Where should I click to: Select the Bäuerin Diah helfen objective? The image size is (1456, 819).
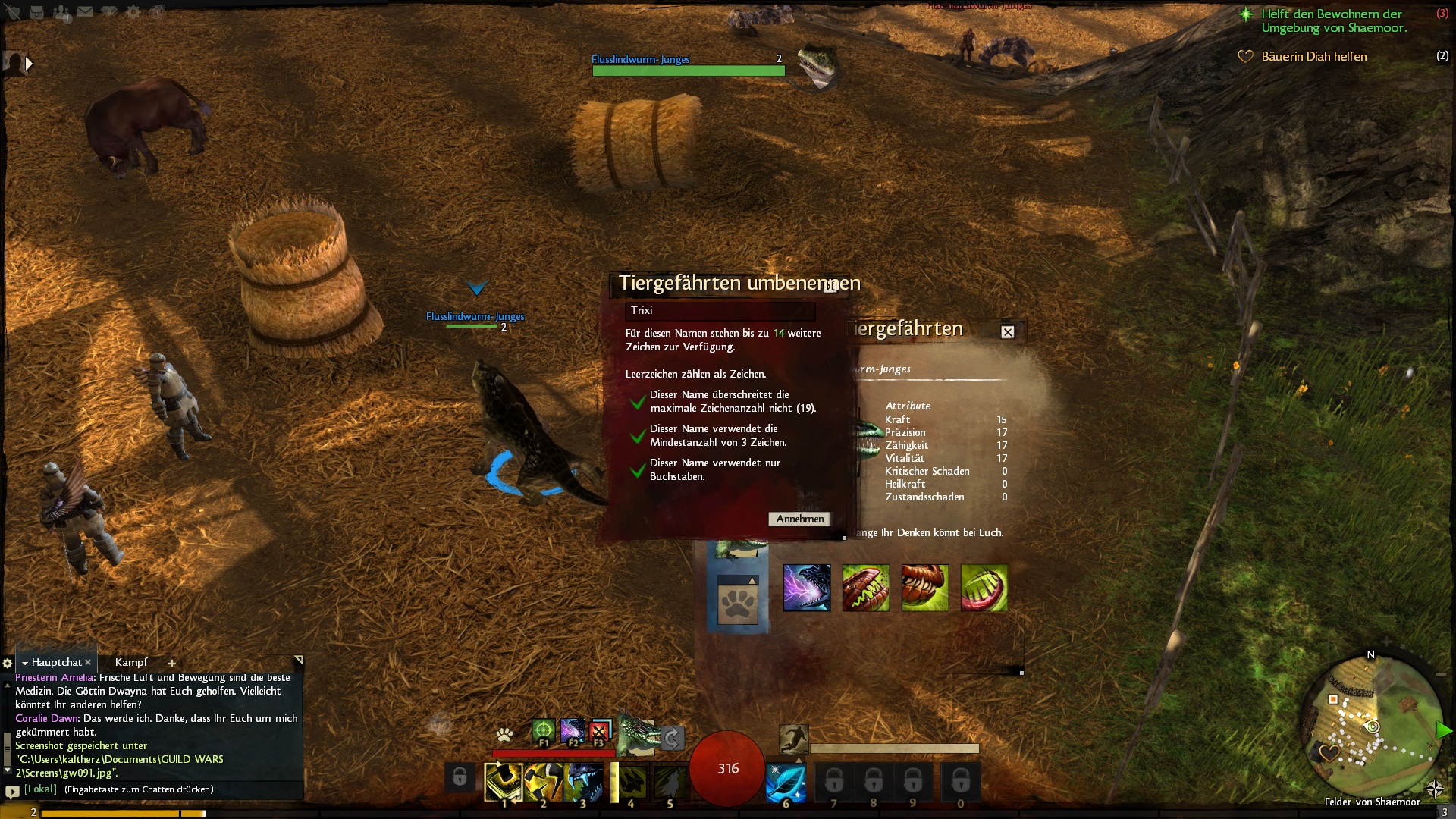pyautogui.click(x=1313, y=57)
